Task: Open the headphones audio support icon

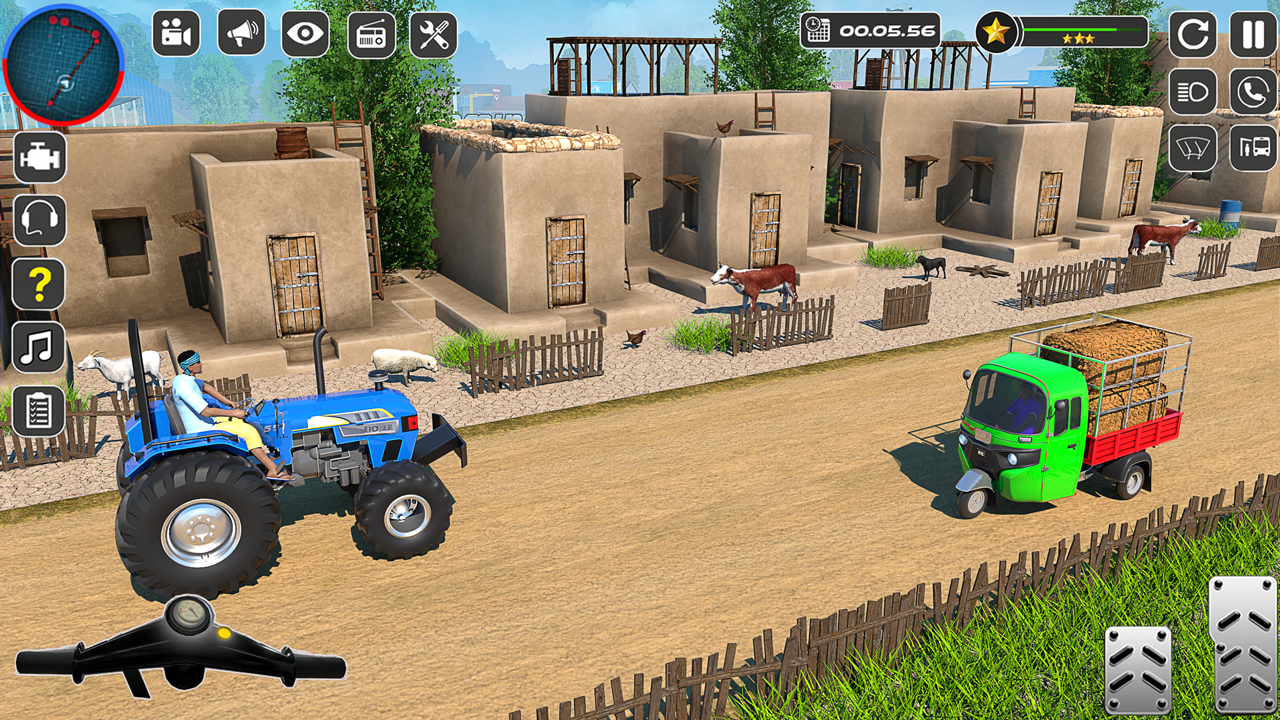Action: 38,222
